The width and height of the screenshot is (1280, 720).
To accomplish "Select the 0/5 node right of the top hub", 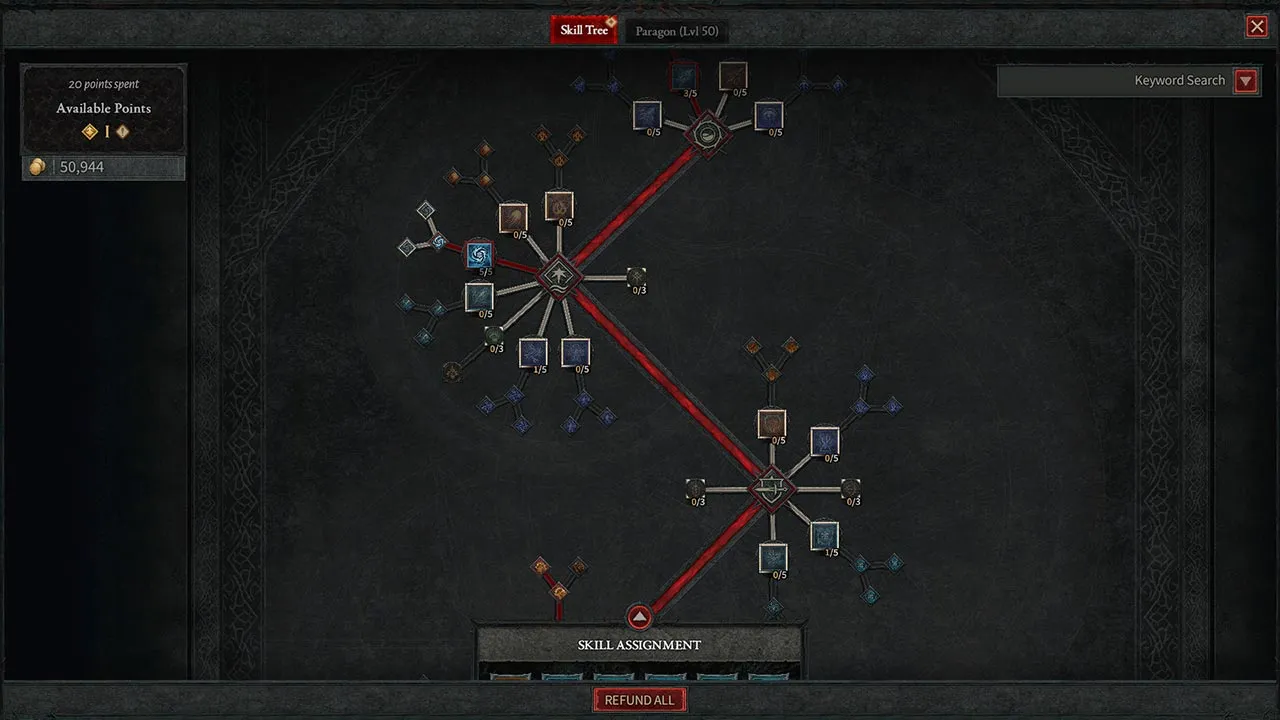I will (x=768, y=114).
